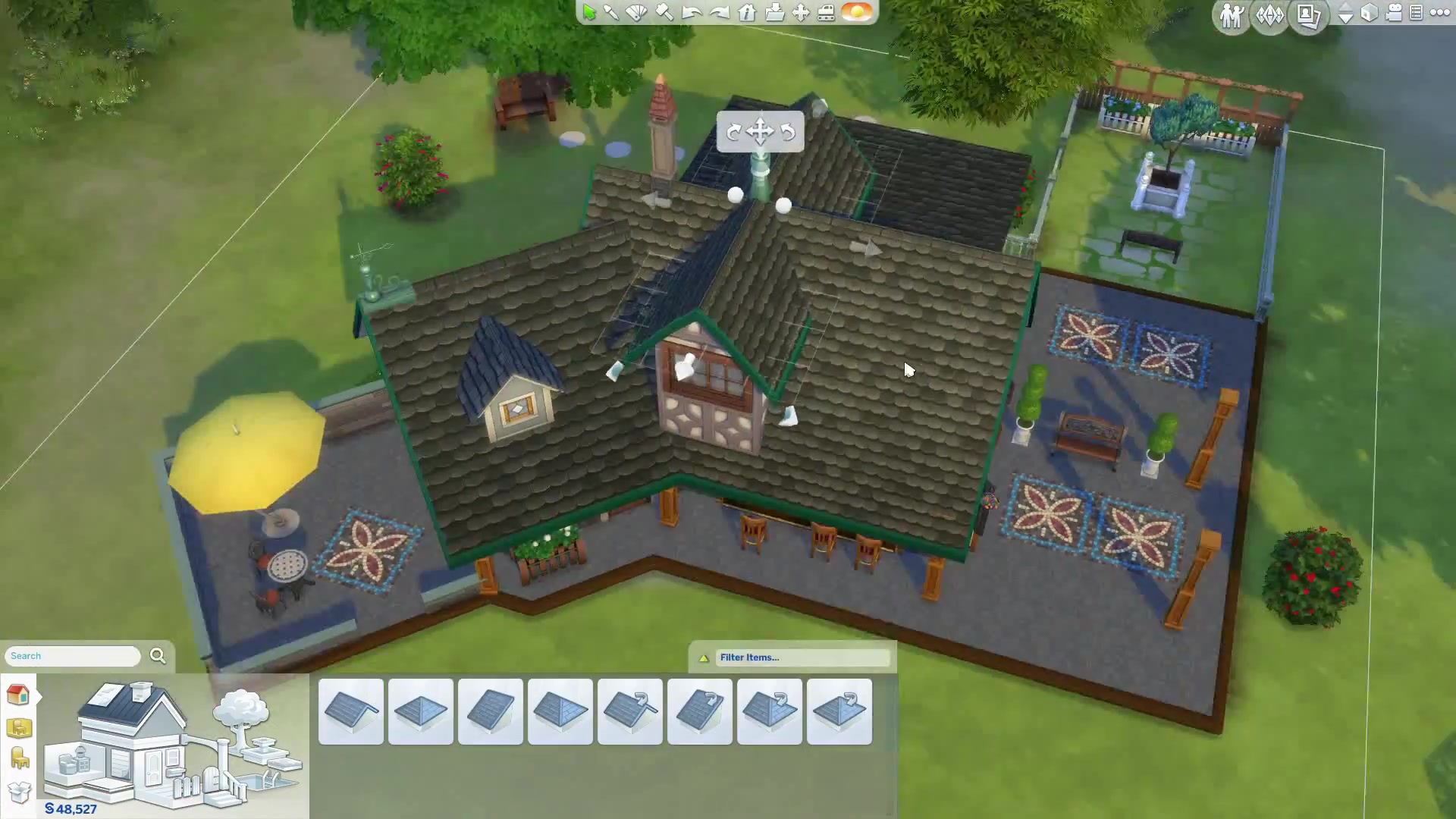Open the Gallery photos icon
Viewport: 1456px width, 819px height.
[1309, 15]
